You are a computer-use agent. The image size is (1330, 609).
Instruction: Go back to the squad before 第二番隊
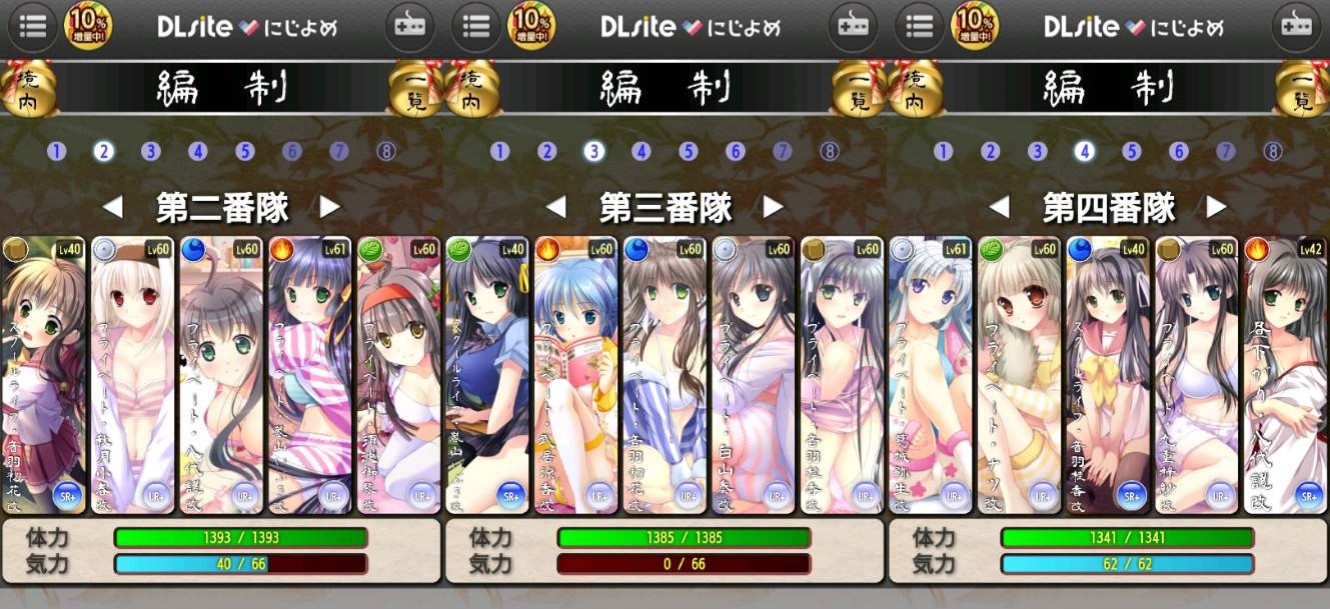click(112, 208)
